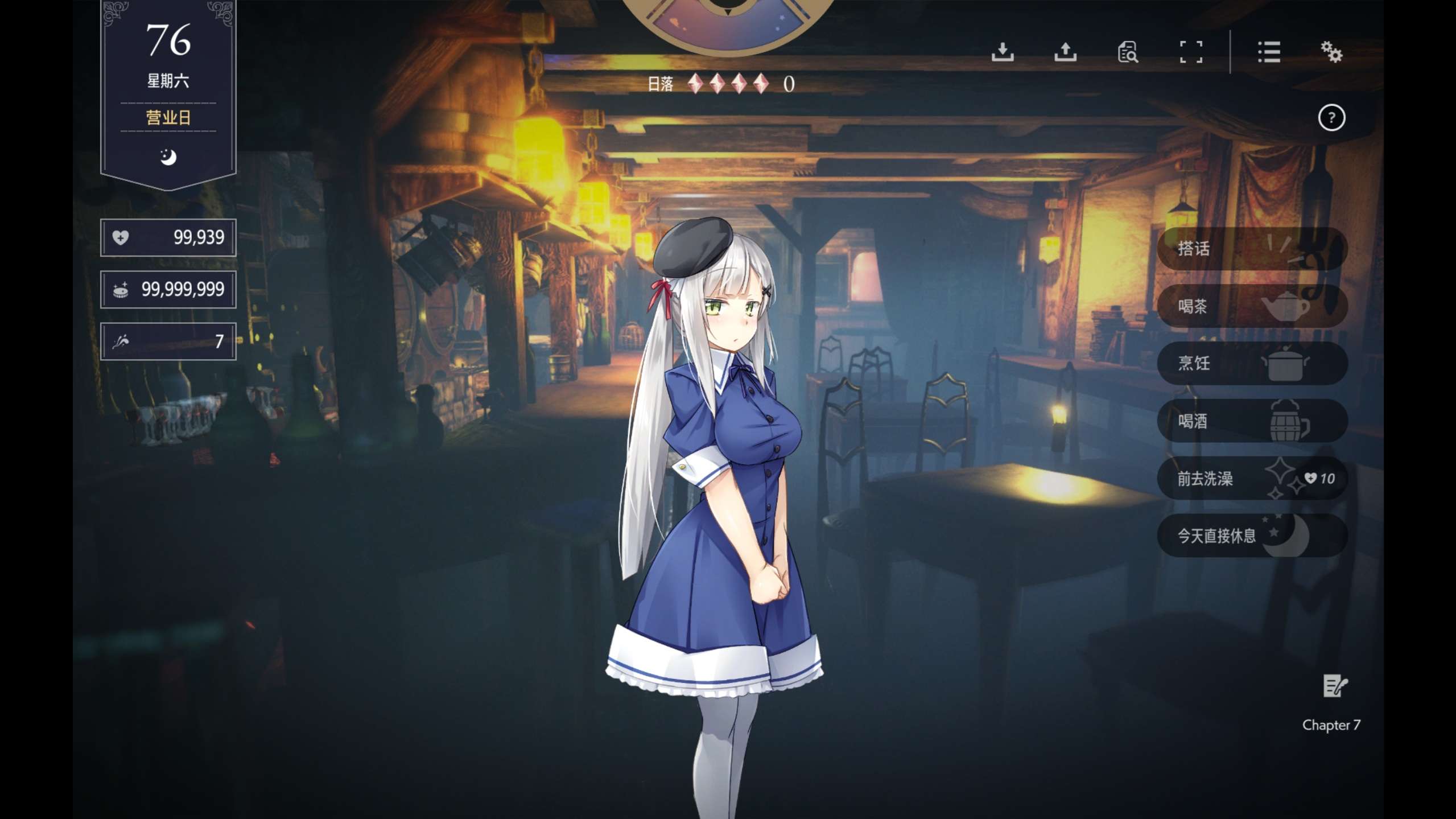Viewport: 1456px width, 819px height.
Task: Open the load game upload icon
Action: [1065, 52]
